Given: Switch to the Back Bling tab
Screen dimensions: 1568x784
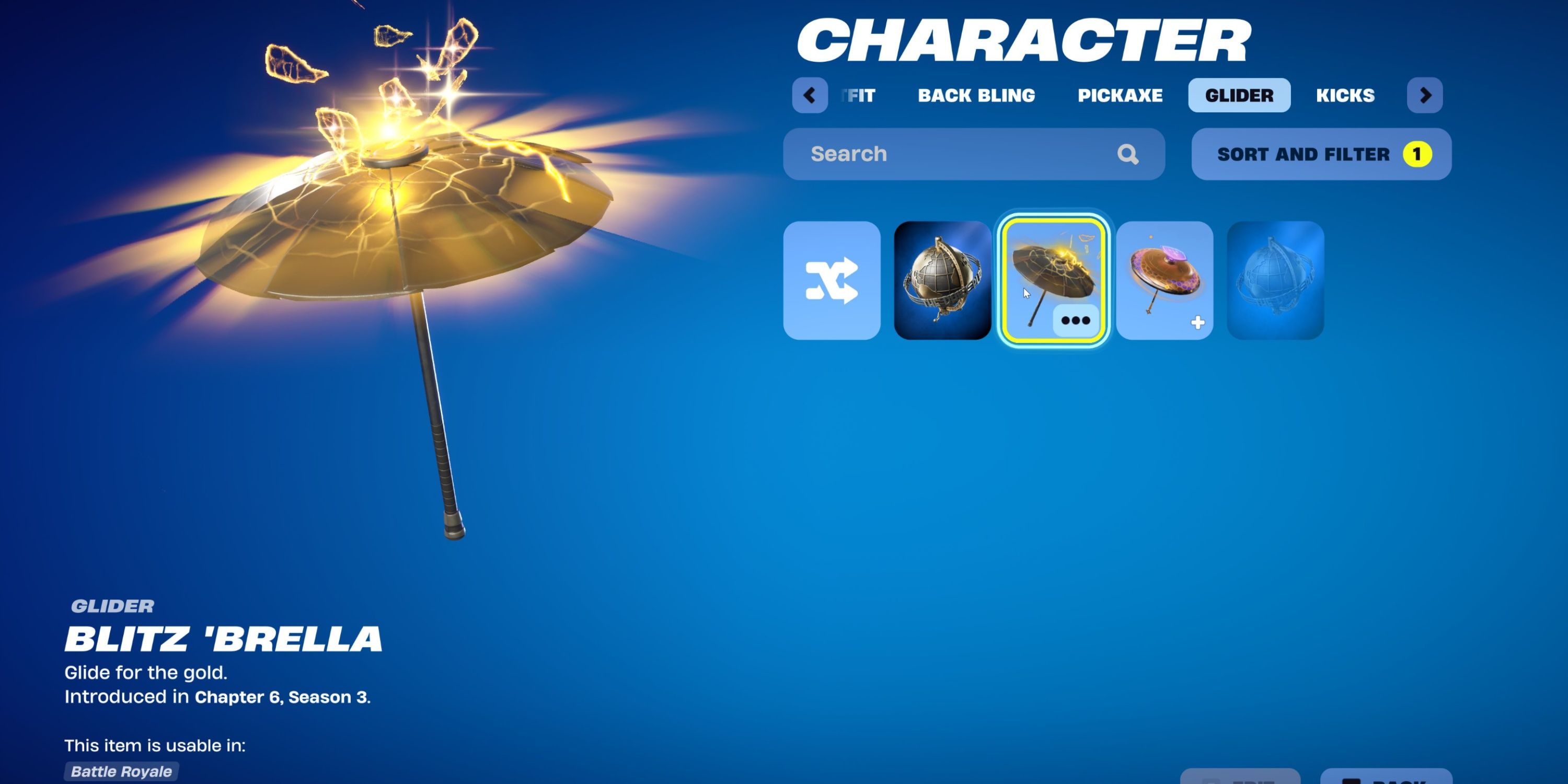Looking at the screenshot, I should coord(976,95).
